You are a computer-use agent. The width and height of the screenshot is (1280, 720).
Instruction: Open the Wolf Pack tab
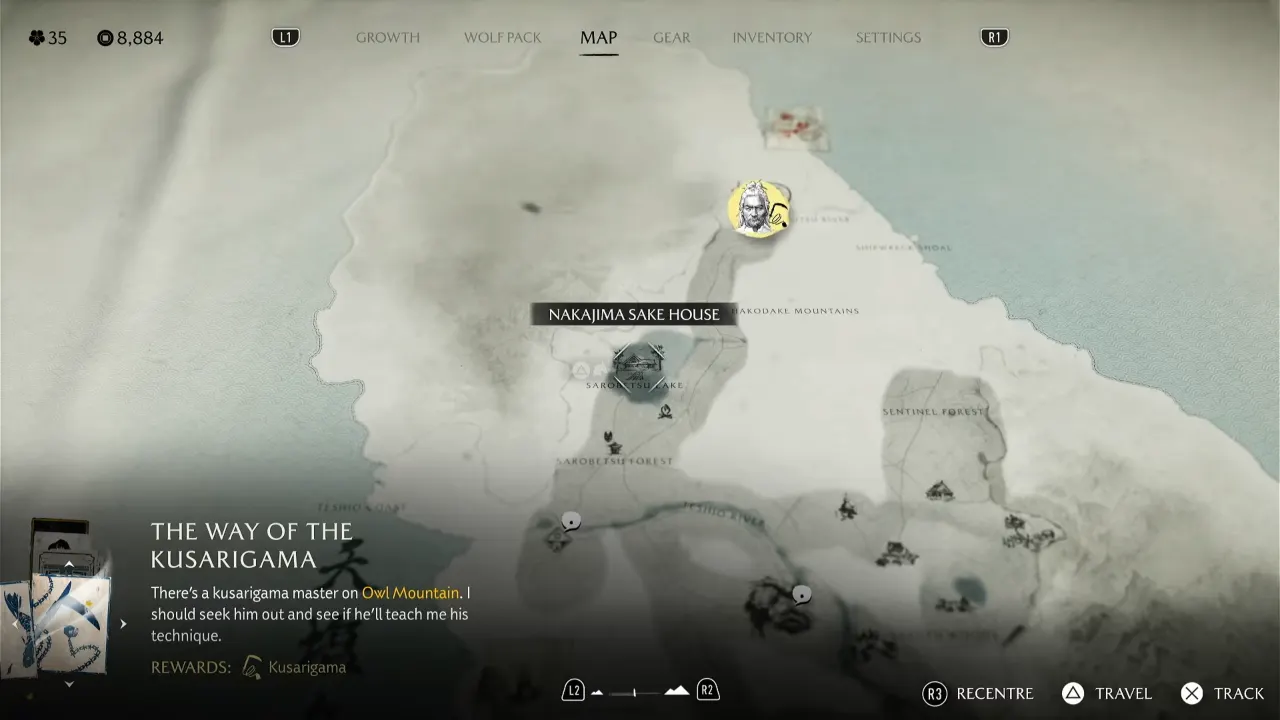(502, 38)
